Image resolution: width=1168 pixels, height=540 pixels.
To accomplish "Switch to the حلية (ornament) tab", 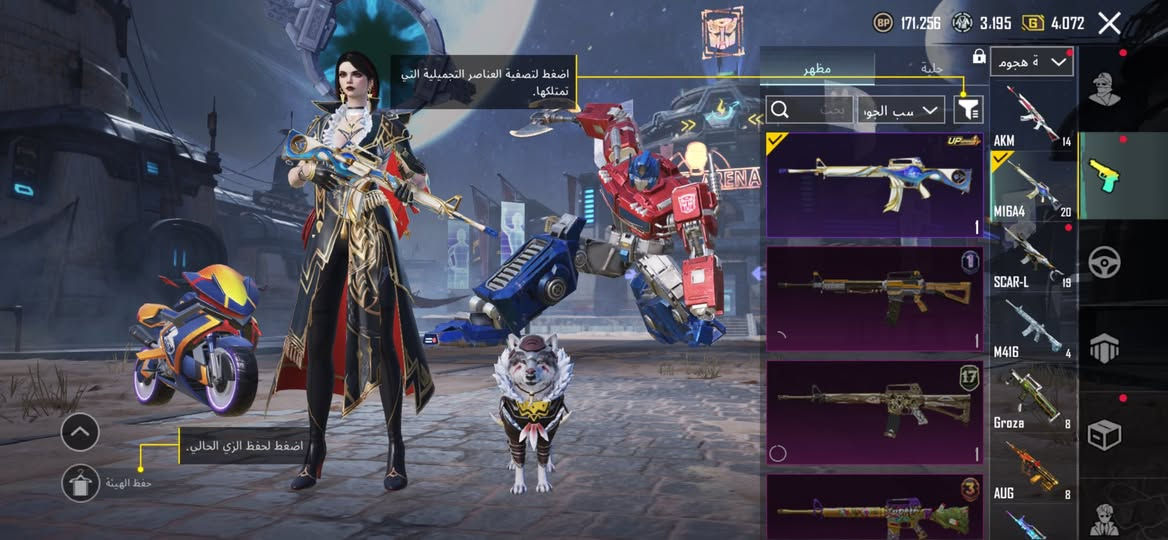I will (x=931, y=68).
